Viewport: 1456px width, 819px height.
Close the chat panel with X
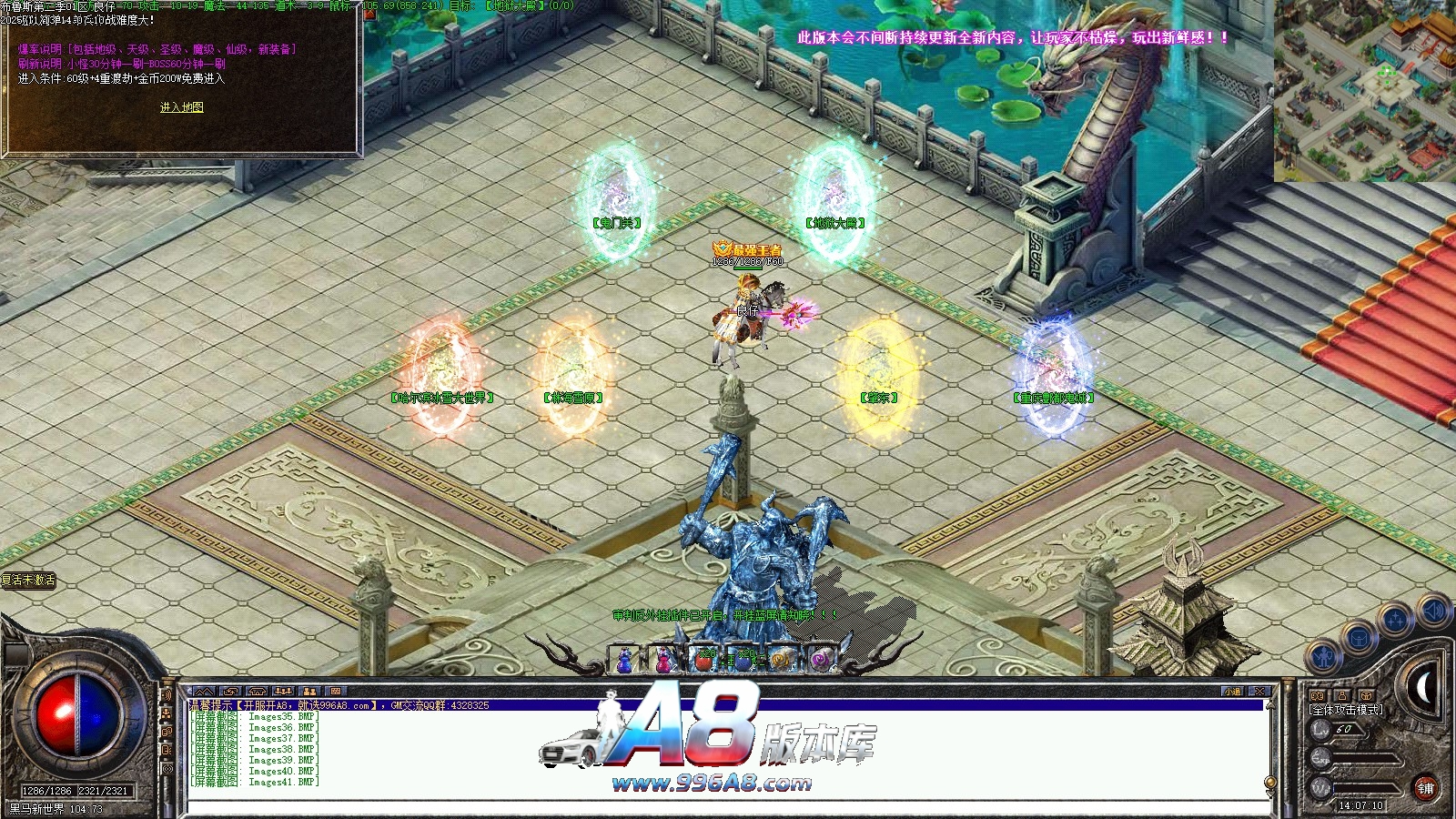tap(1259, 692)
